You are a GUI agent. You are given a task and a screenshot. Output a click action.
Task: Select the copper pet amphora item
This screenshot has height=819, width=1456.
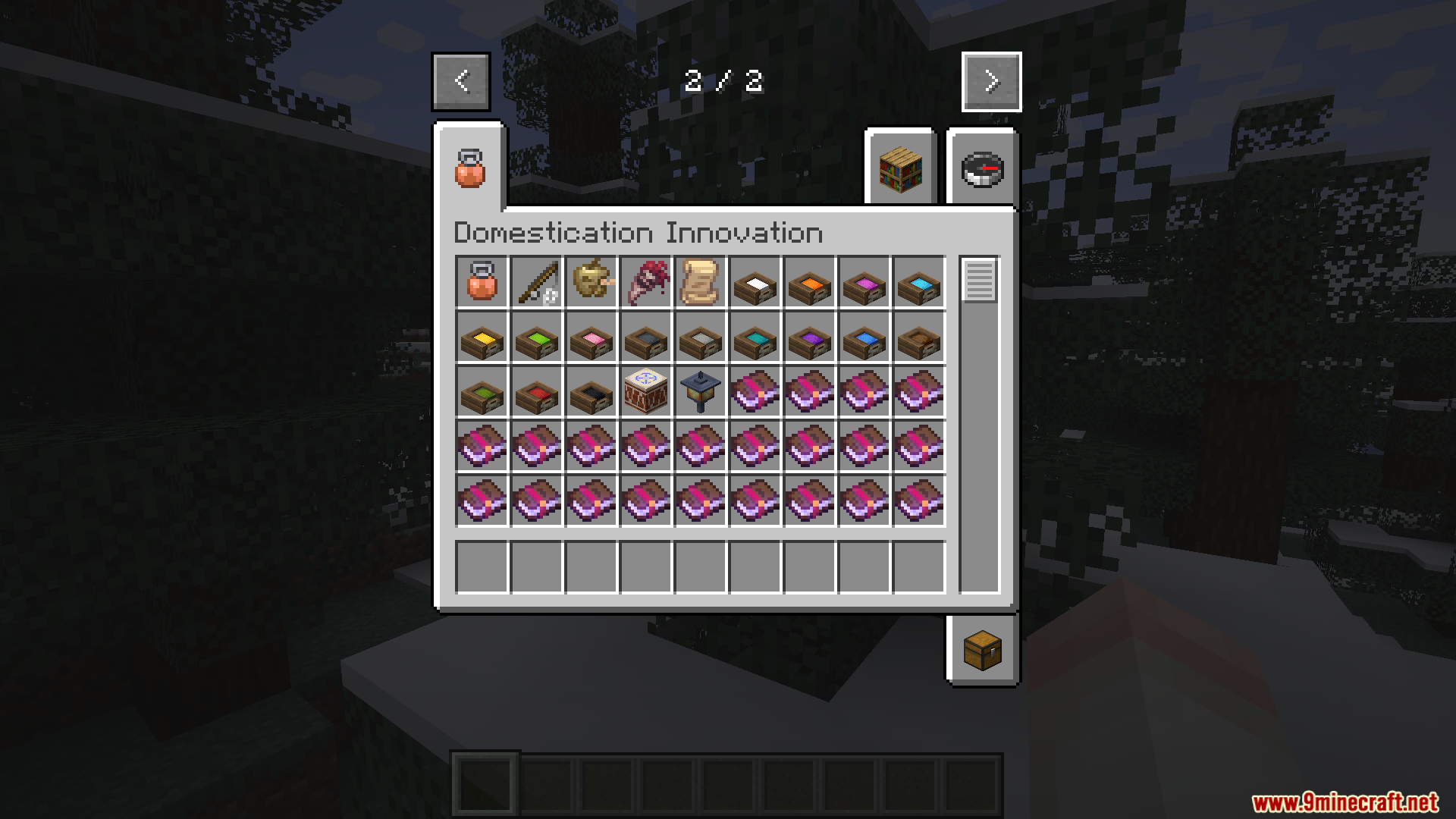tap(482, 284)
